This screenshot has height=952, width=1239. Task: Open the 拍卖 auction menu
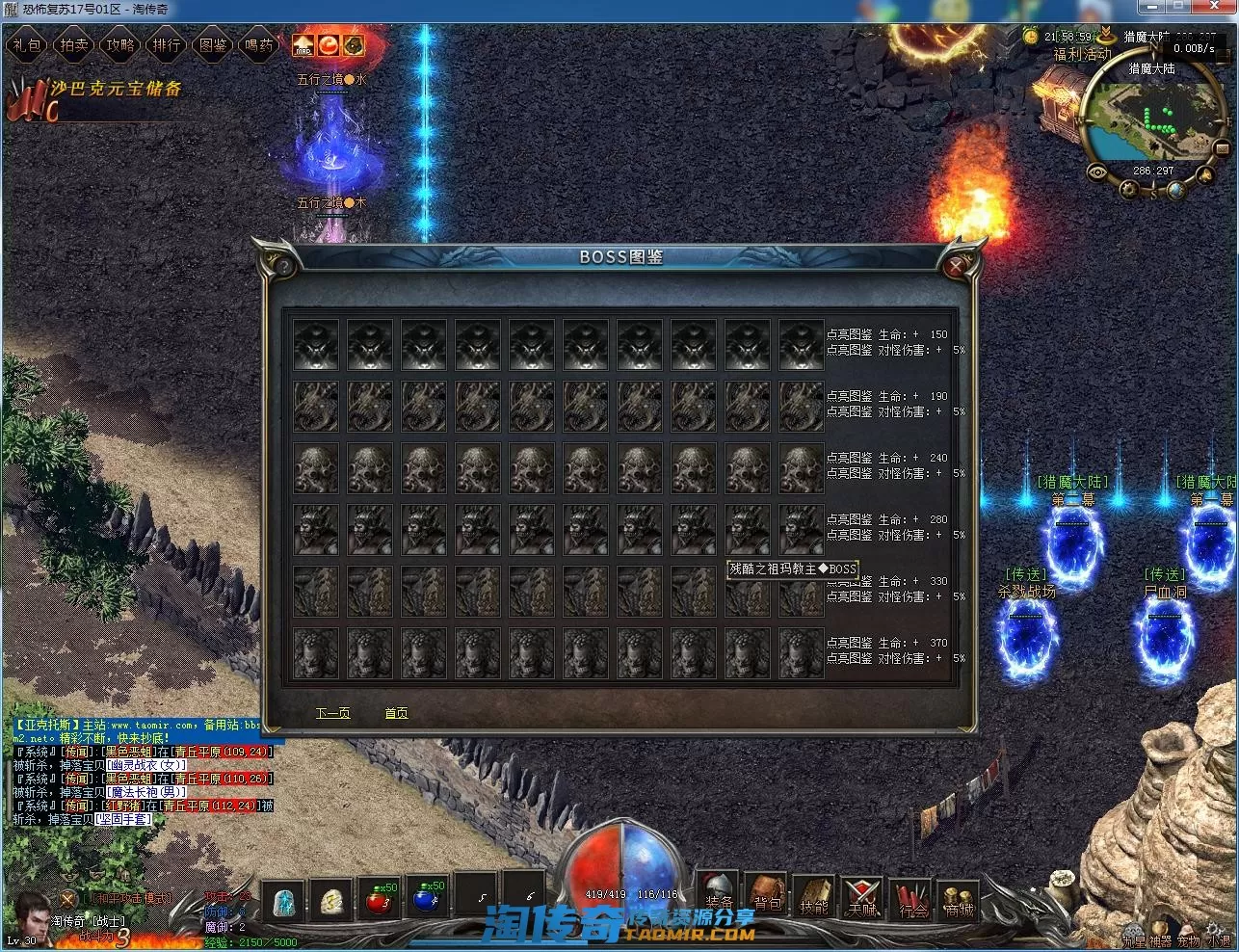point(74,45)
